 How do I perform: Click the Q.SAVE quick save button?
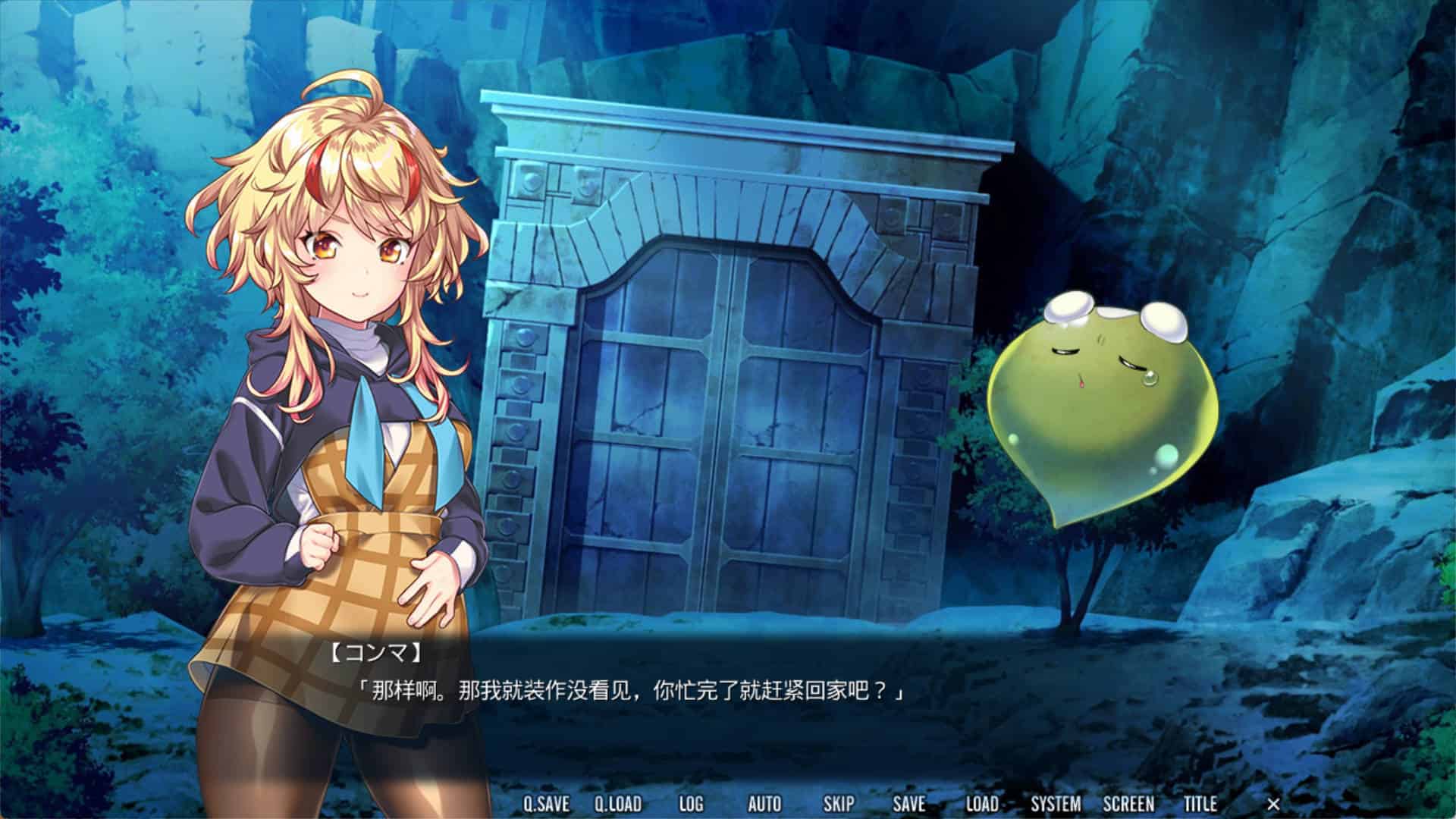546,804
